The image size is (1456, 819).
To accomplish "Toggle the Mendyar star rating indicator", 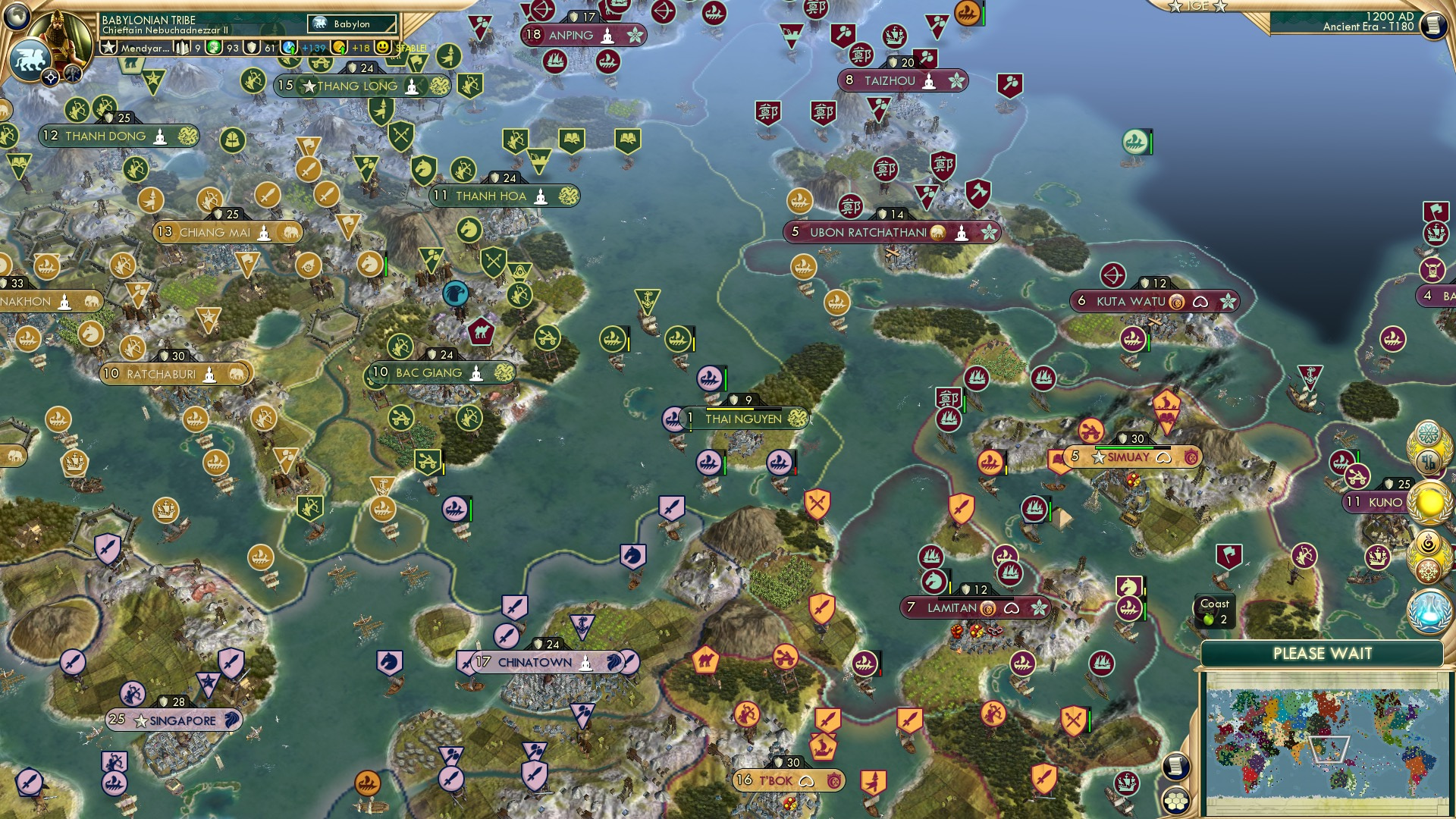I will (108, 48).
